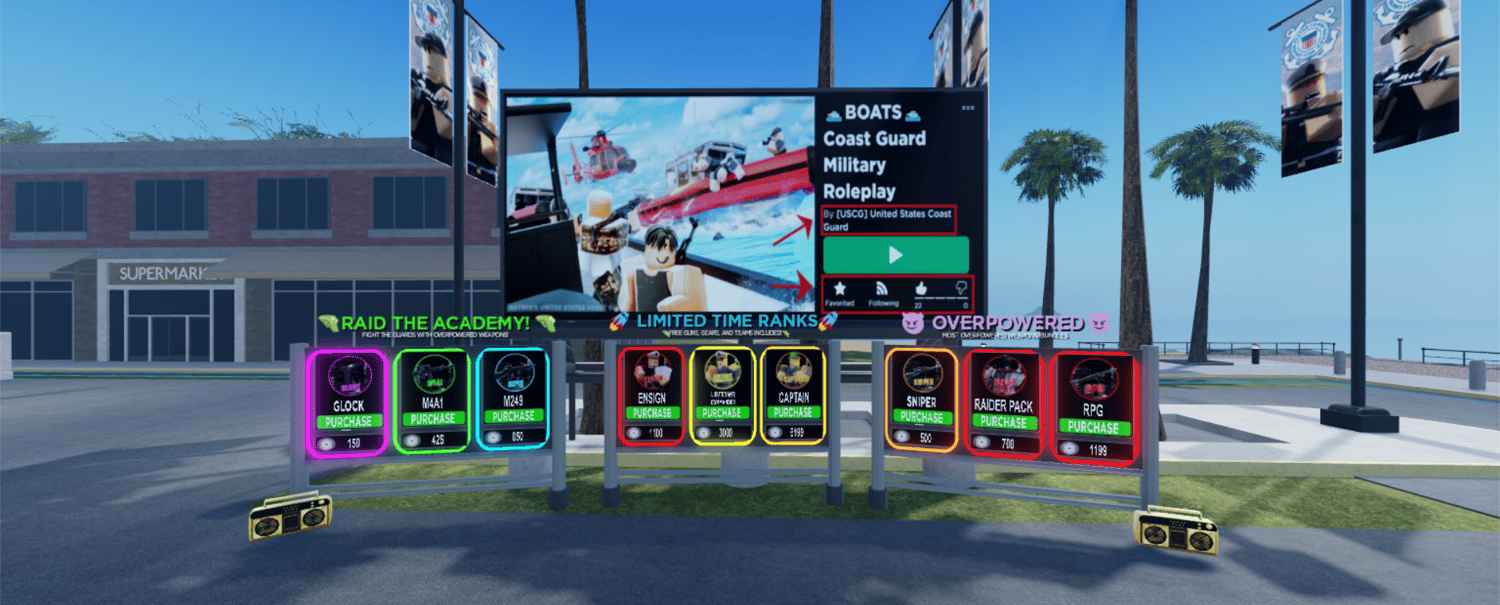Buy the Raider Pack bundle
1500x605 pixels.
1003,422
